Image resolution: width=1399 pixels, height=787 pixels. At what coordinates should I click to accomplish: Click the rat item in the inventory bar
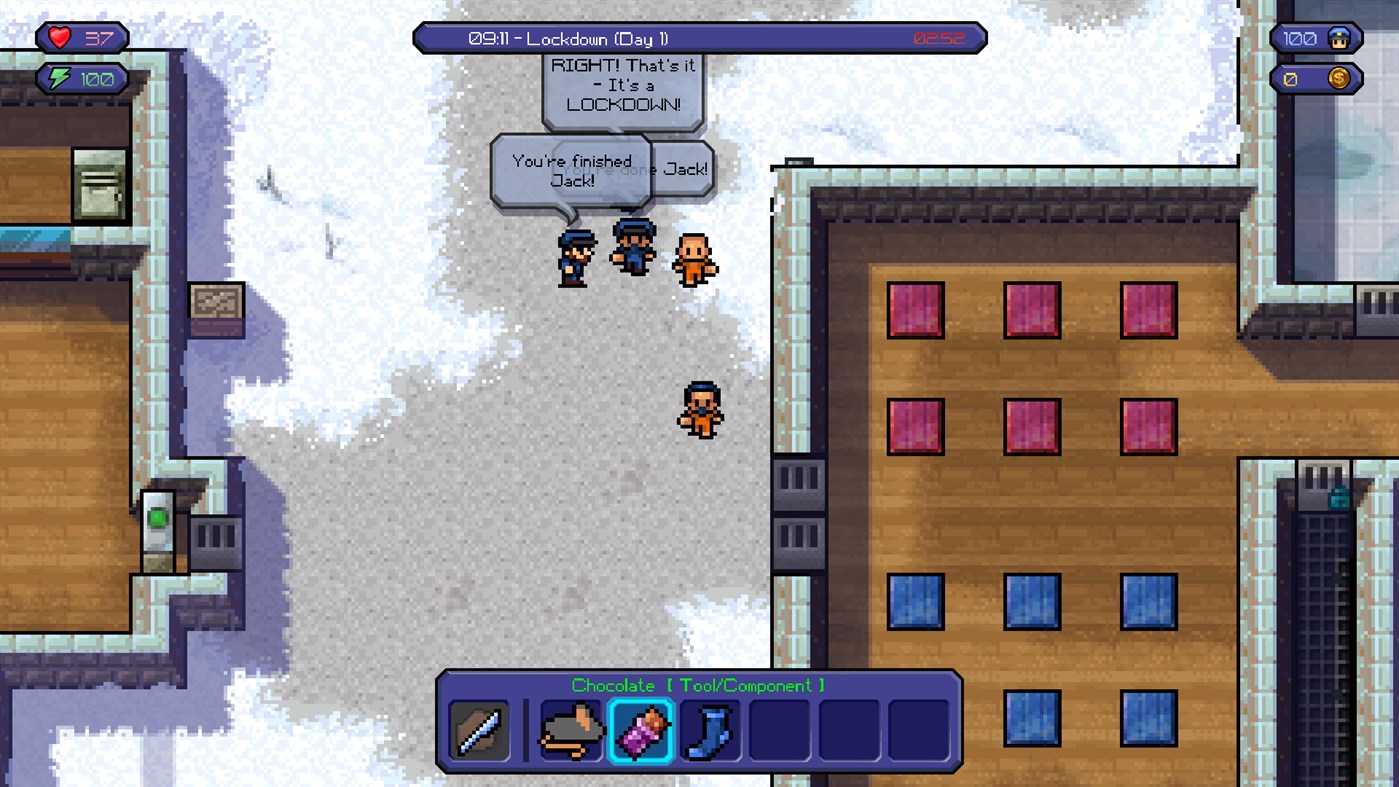571,729
